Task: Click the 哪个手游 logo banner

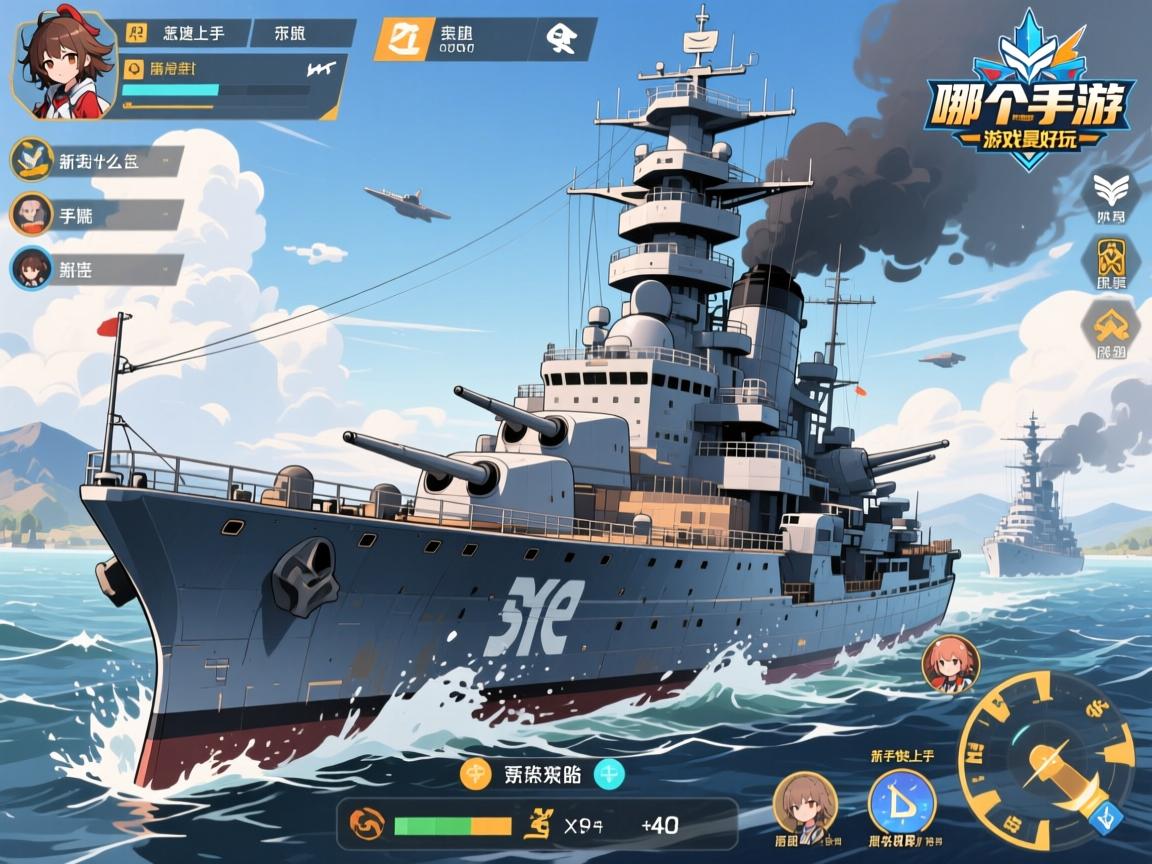Action: coord(1032,100)
